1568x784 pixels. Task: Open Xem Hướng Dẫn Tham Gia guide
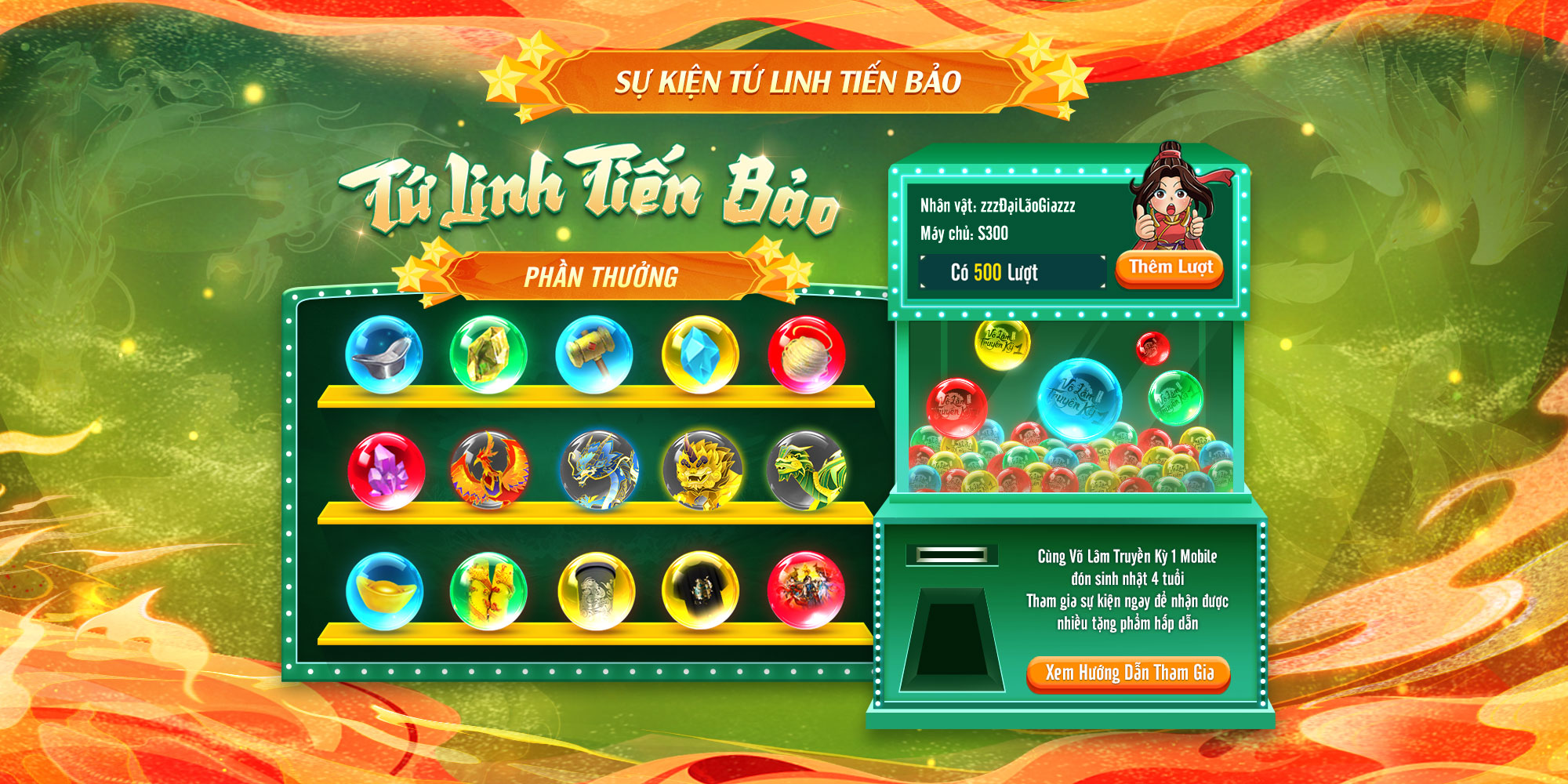click(1128, 673)
